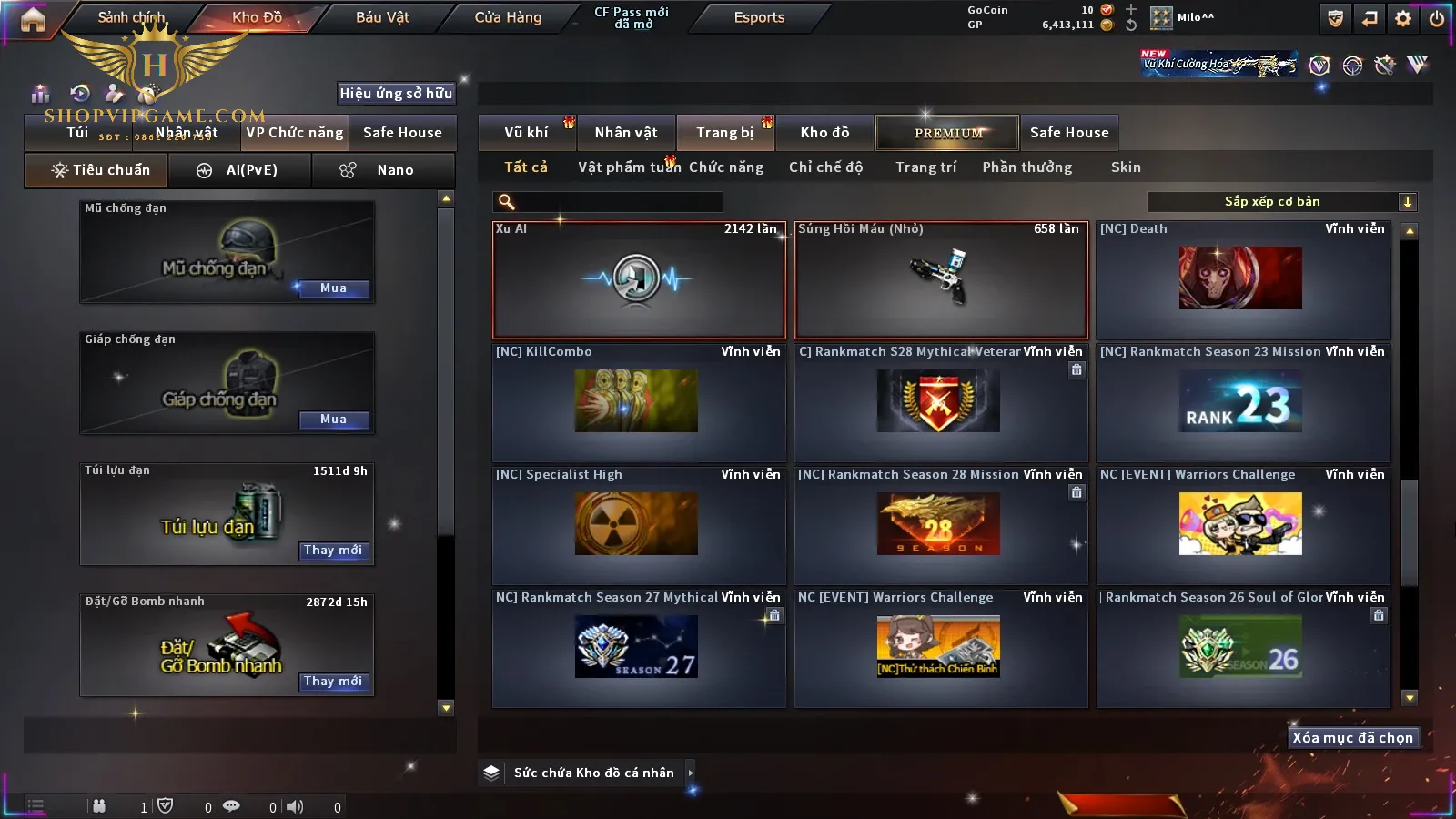
Task: Open settings with the gear icon
Action: [x=1403, y=18]
